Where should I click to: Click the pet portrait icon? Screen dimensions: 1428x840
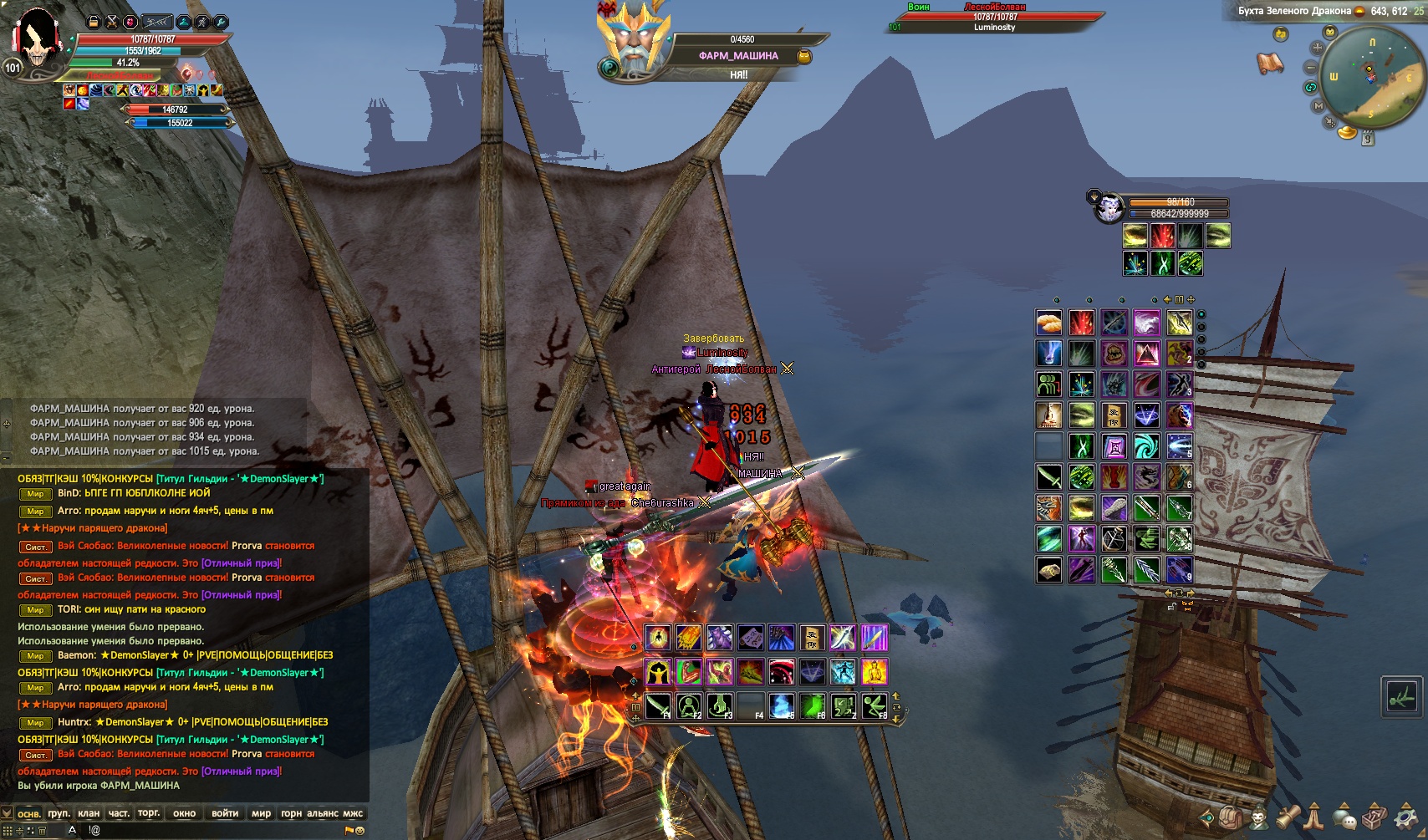[x=1109, y=207]
